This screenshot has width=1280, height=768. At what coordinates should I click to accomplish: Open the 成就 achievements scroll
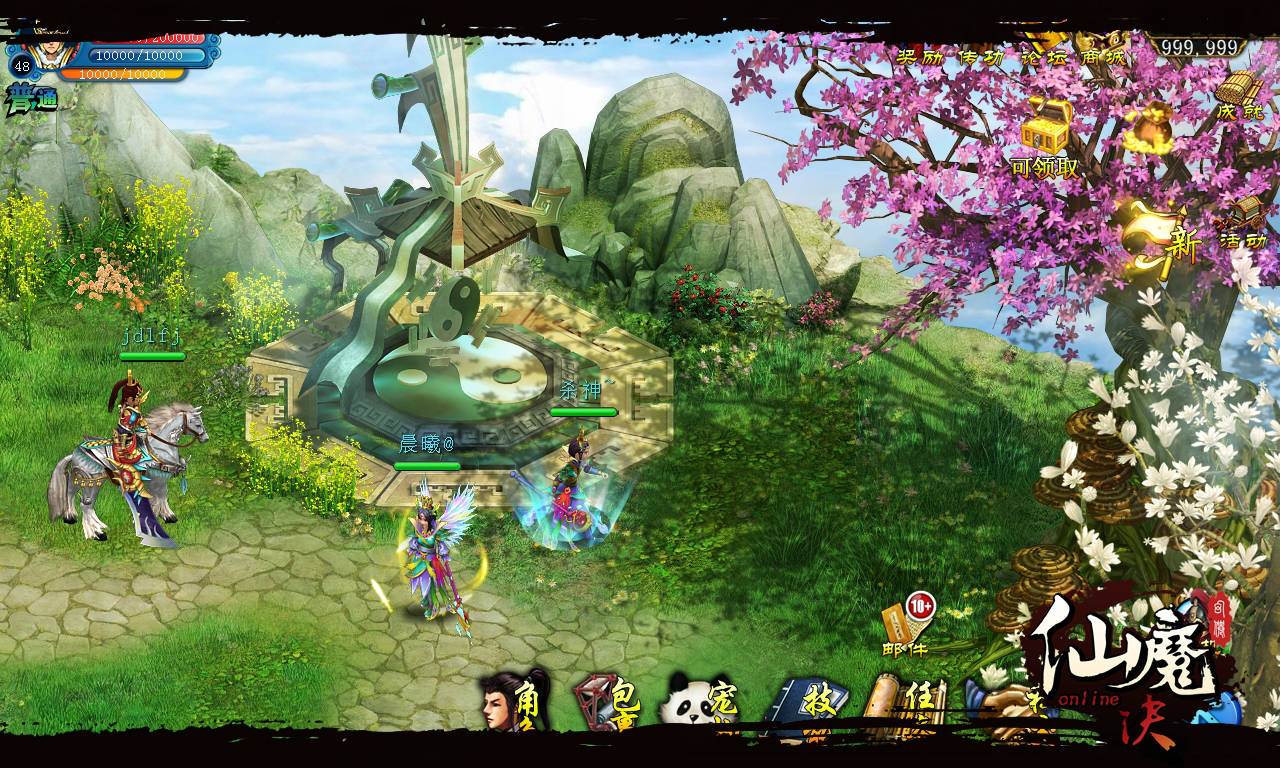tap(1238, 97)
